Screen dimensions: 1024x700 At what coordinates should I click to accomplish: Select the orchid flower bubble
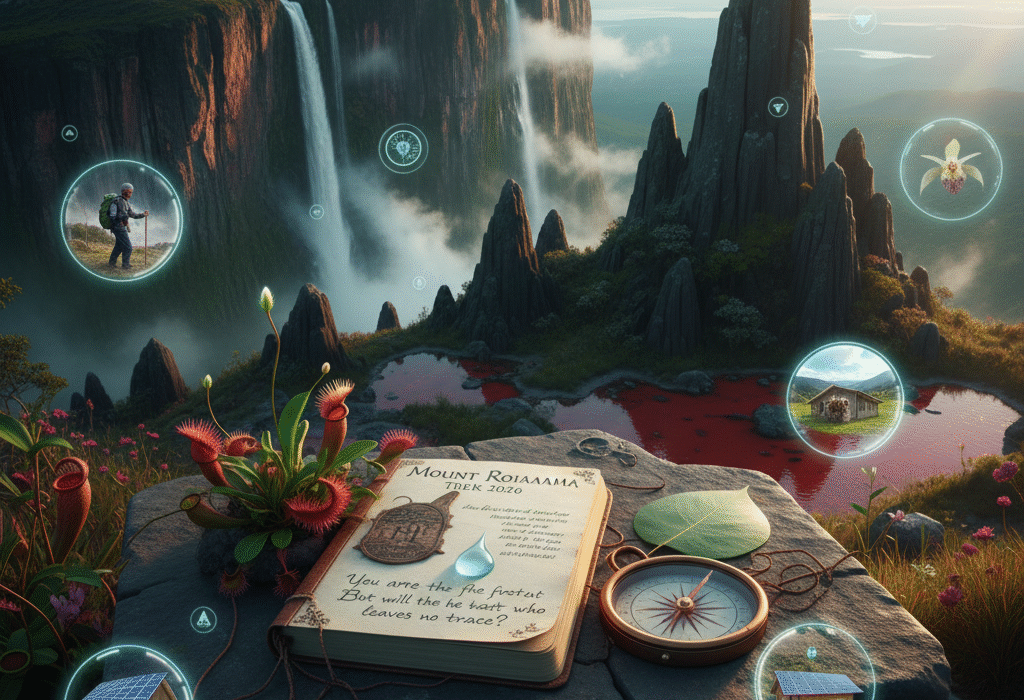point(950,169)
